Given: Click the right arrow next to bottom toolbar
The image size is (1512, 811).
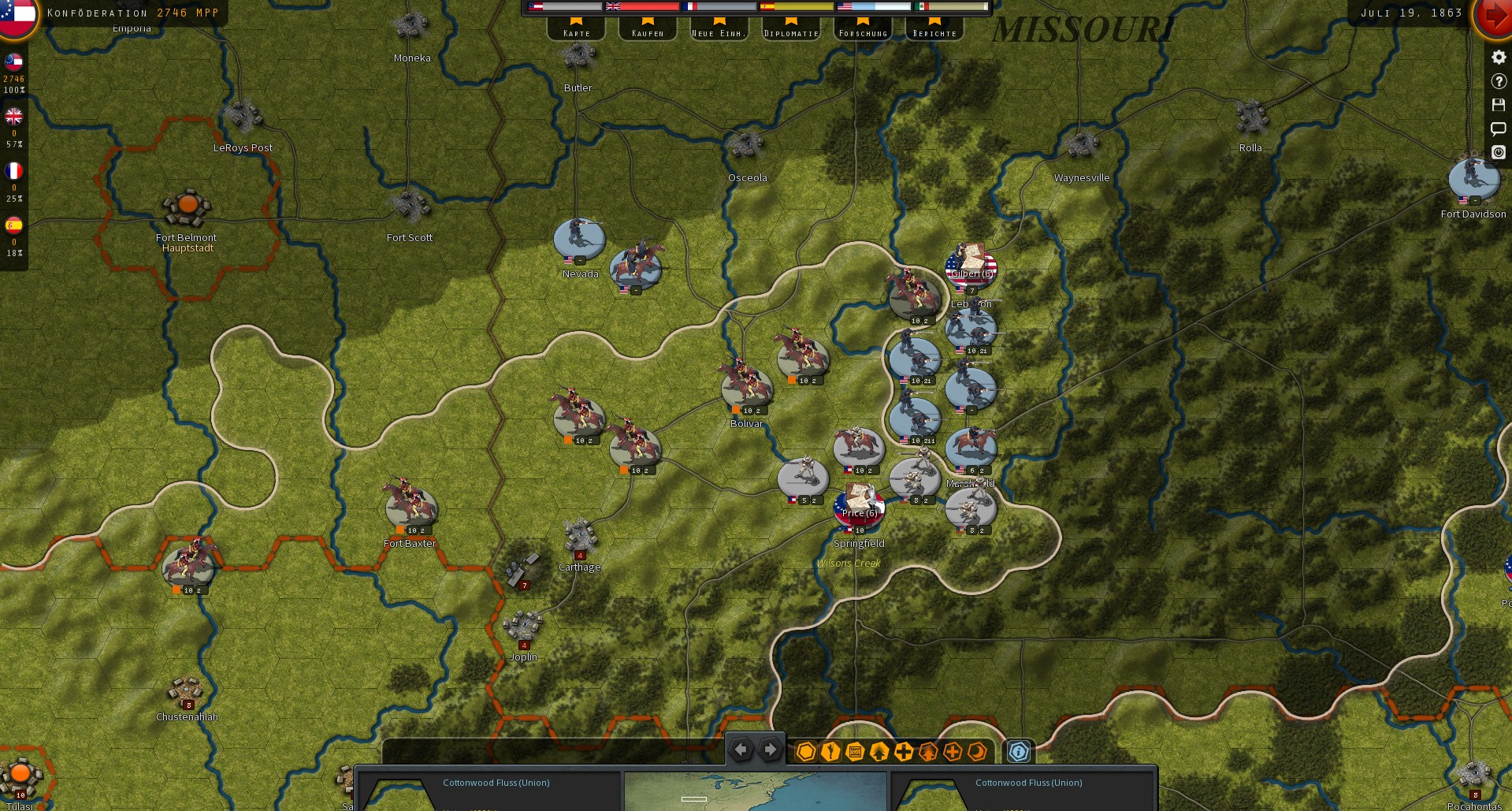Looking at the screenshot, I should click(769, 750).
